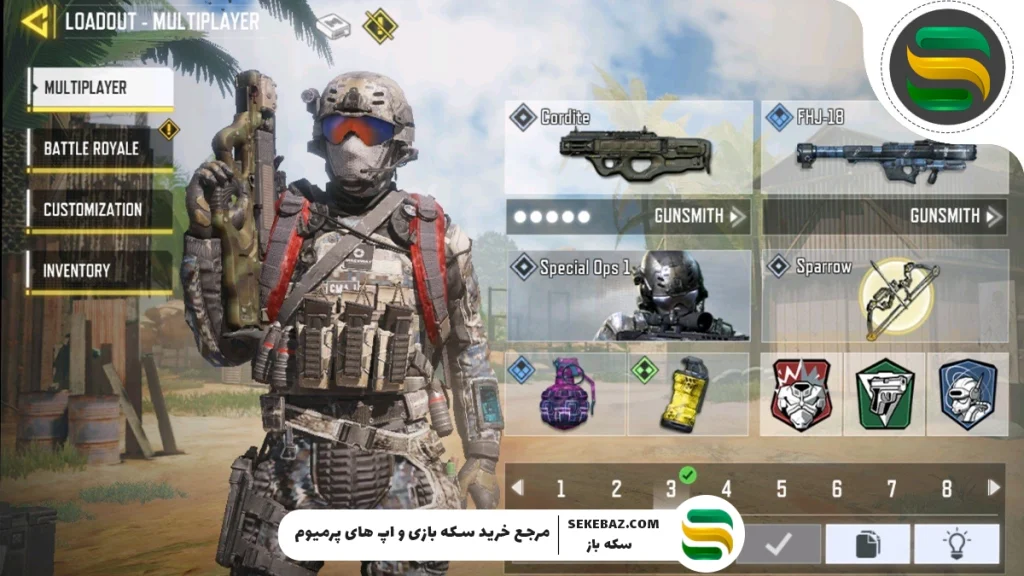Show next loadouts with right arrow
The image size is (1024, 576).
993,488
